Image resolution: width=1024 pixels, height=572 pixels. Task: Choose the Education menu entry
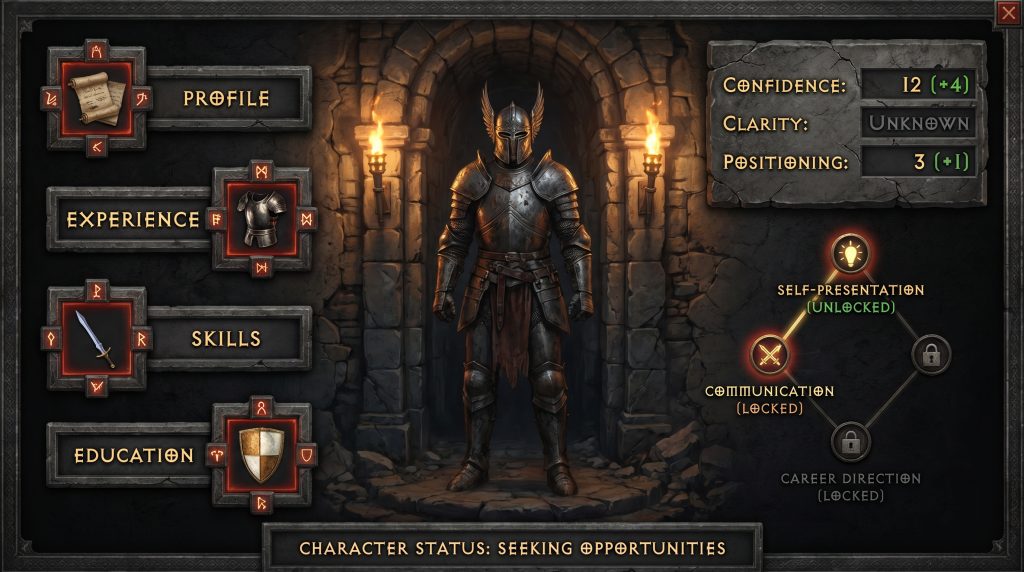133,455
